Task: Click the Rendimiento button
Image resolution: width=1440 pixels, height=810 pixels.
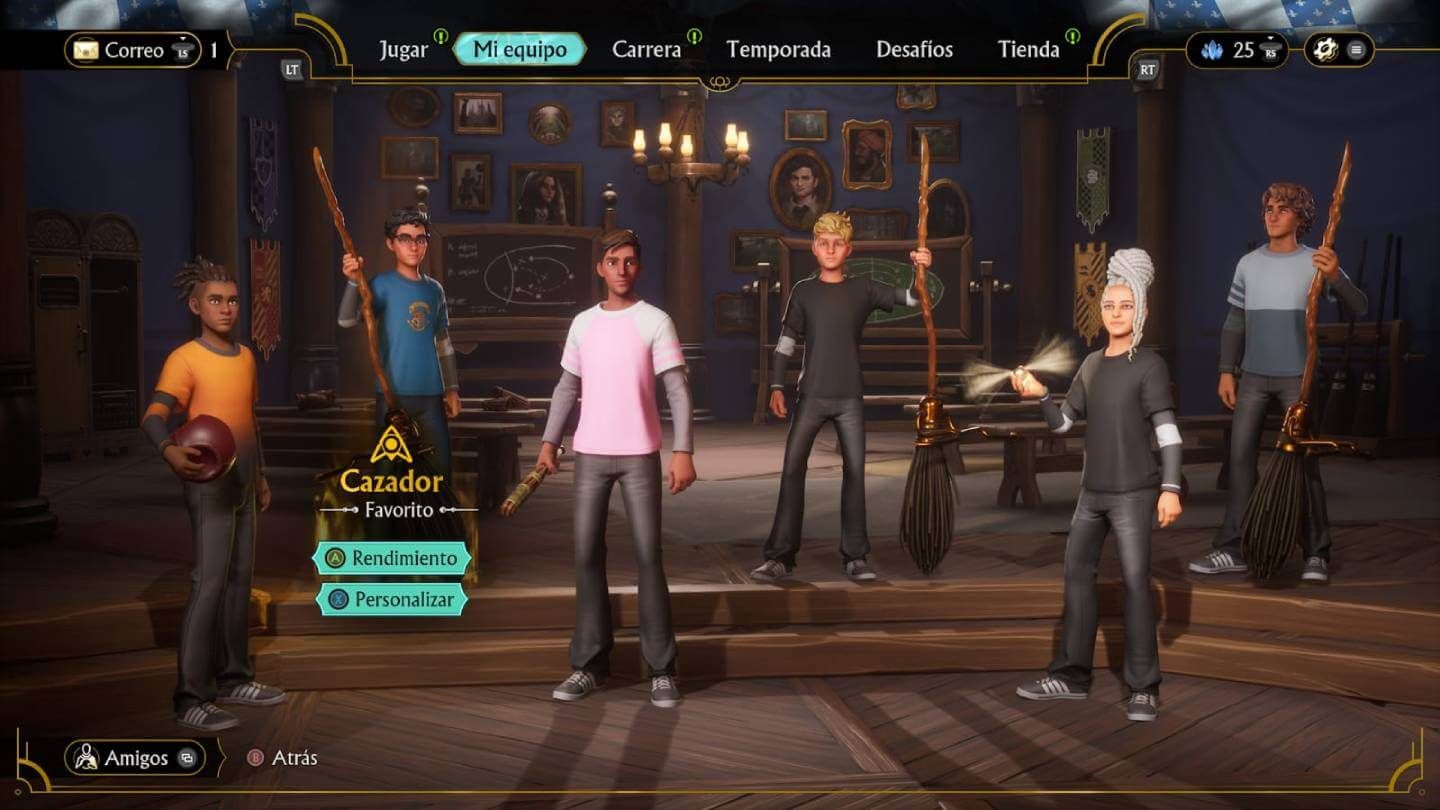Action: [x=391, y=559]
